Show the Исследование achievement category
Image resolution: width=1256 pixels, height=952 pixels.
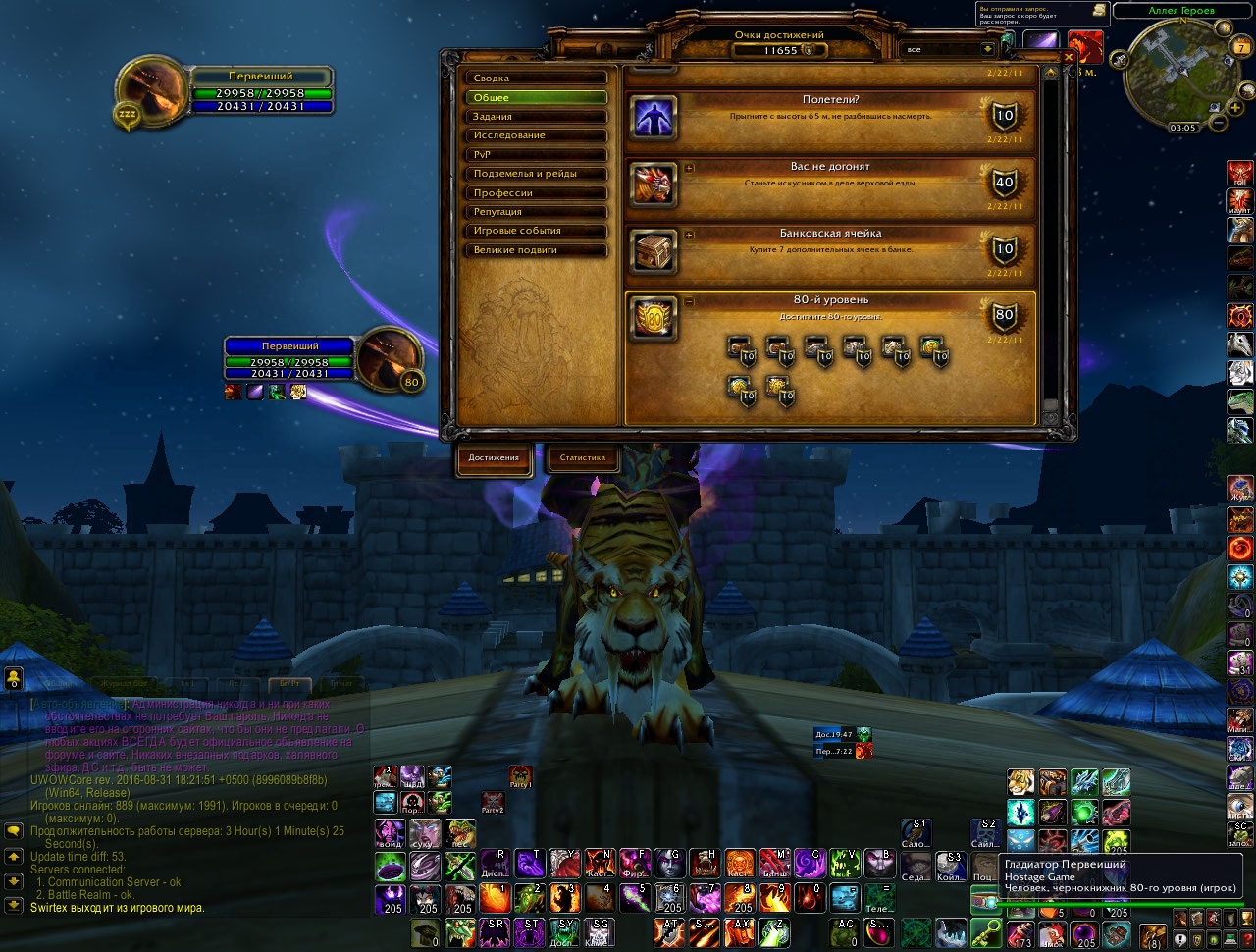pyautogui.click(x=536, y=135)
